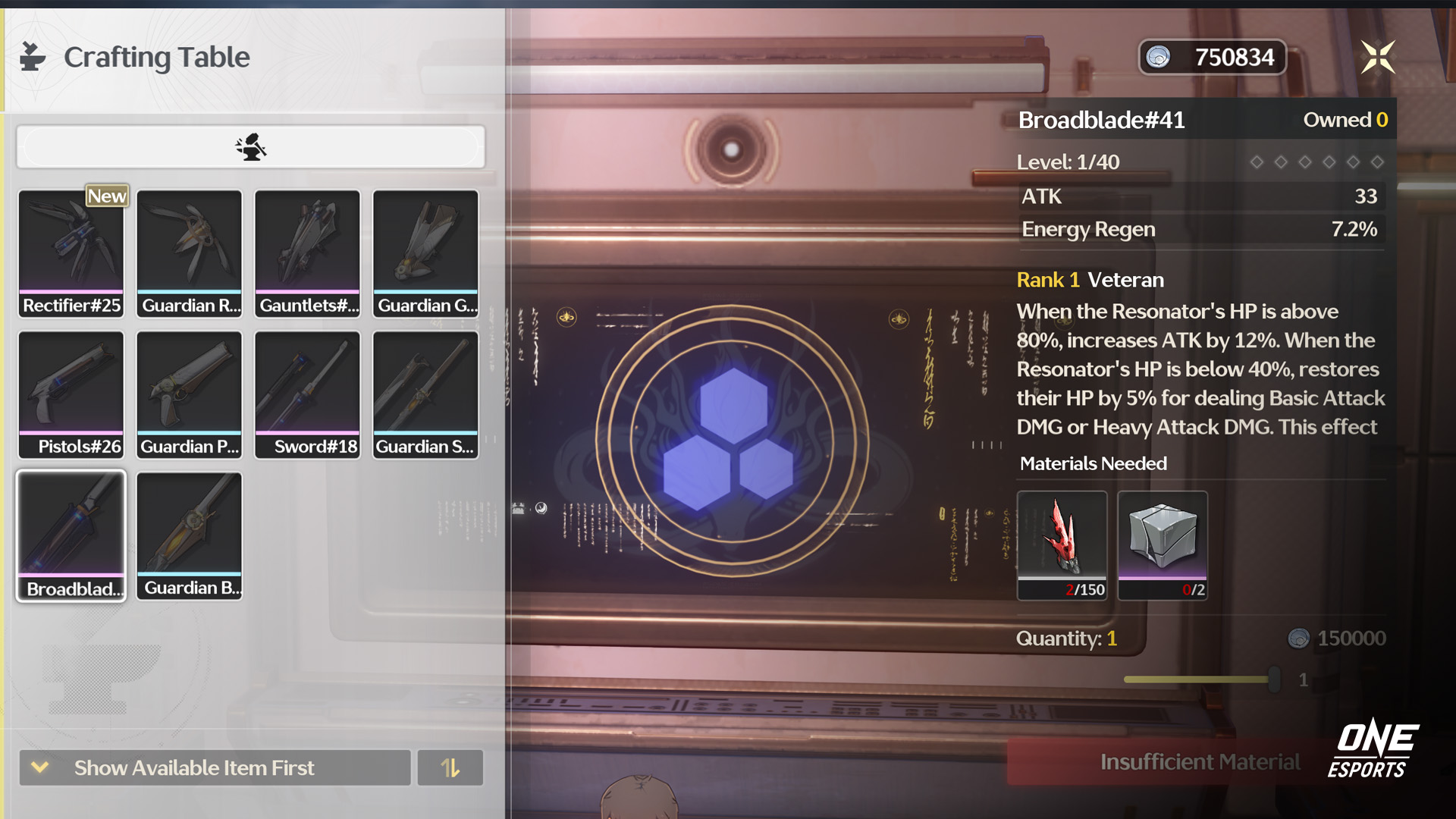Pick the Guardian Gauntlets recipe
The image size is (1456, 819).
425,253
